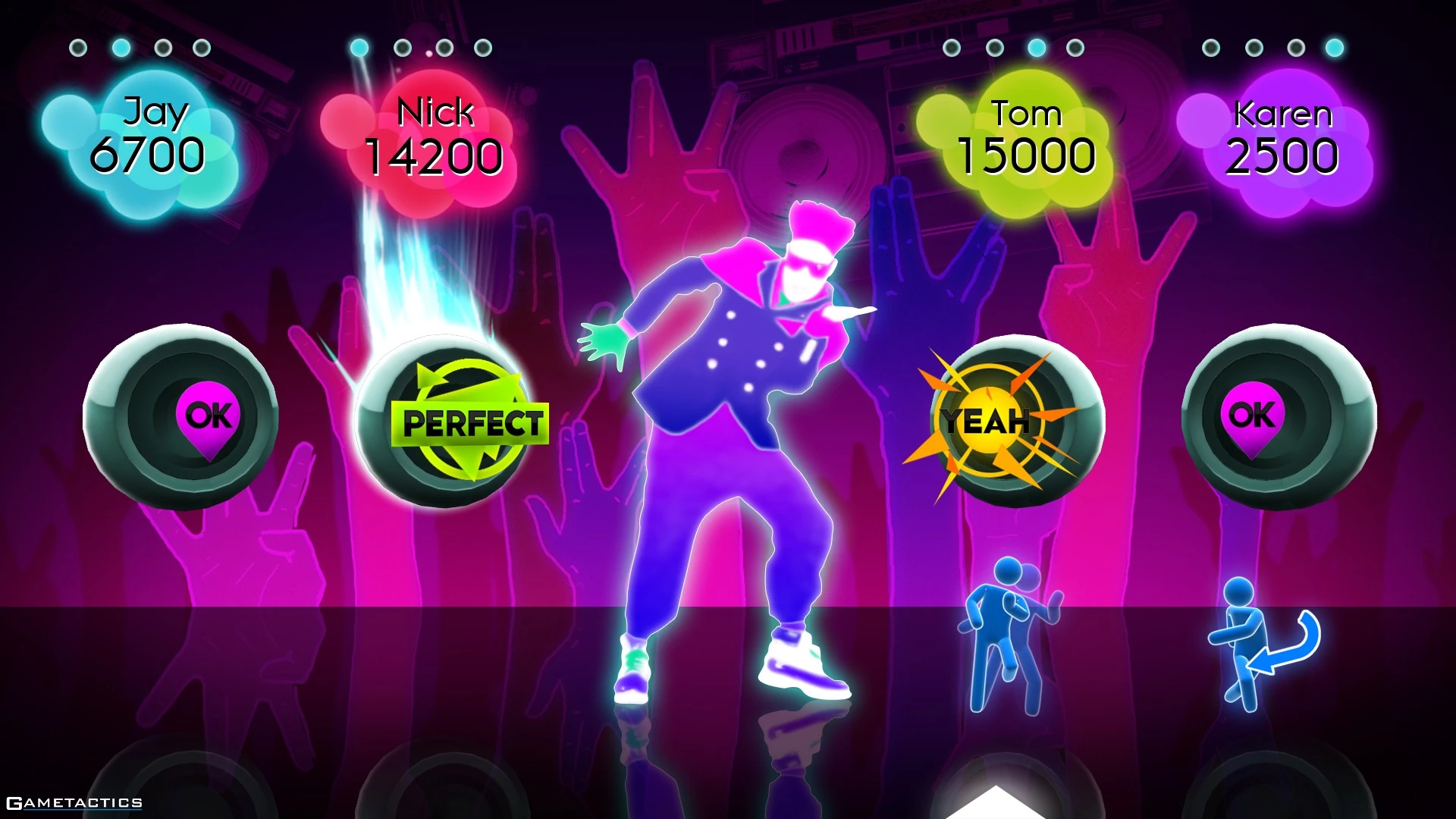
Task: Open the Gametactics watermark link
Action: click(x=73, y=802)
